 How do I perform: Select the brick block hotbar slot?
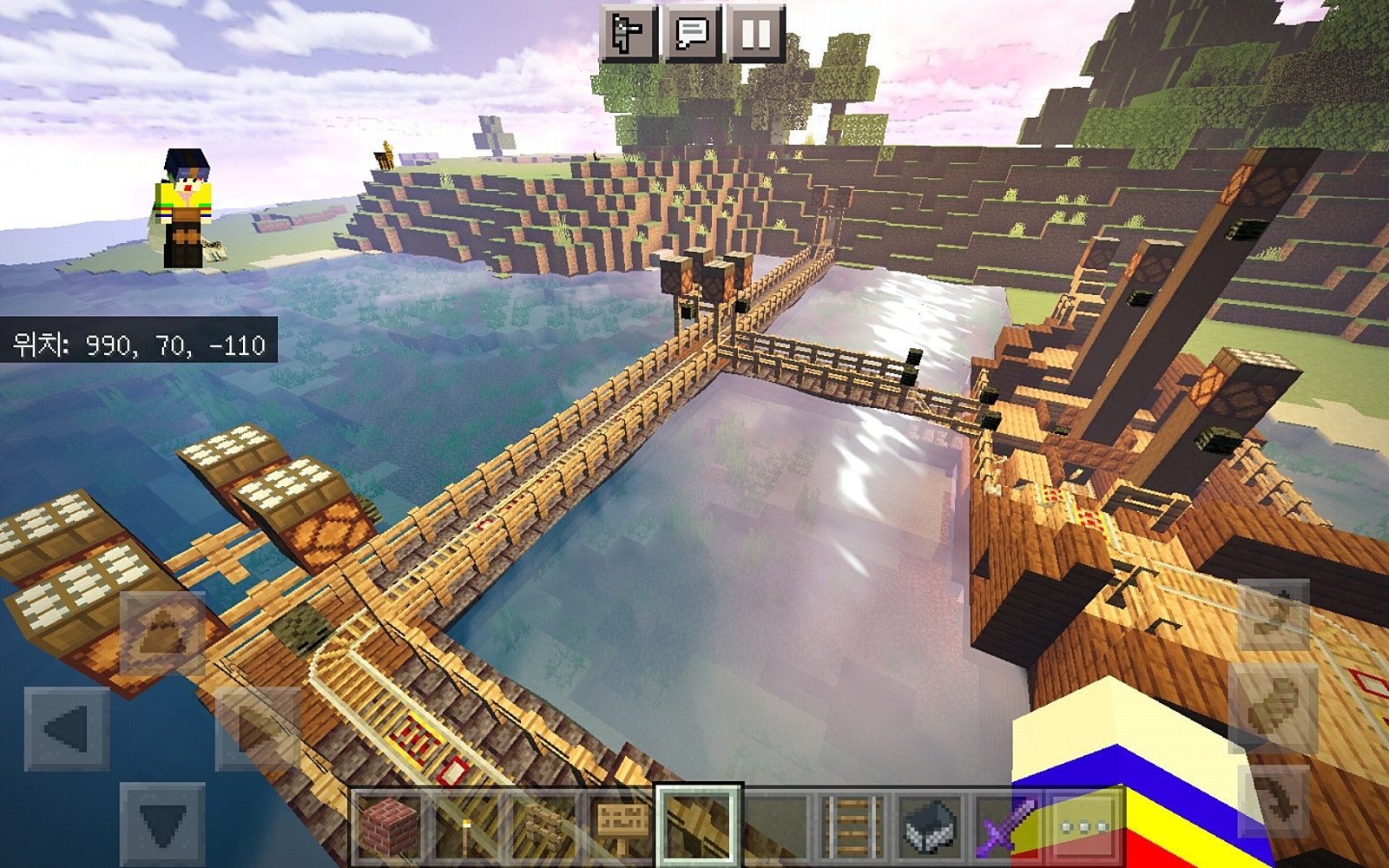[389, 825]
